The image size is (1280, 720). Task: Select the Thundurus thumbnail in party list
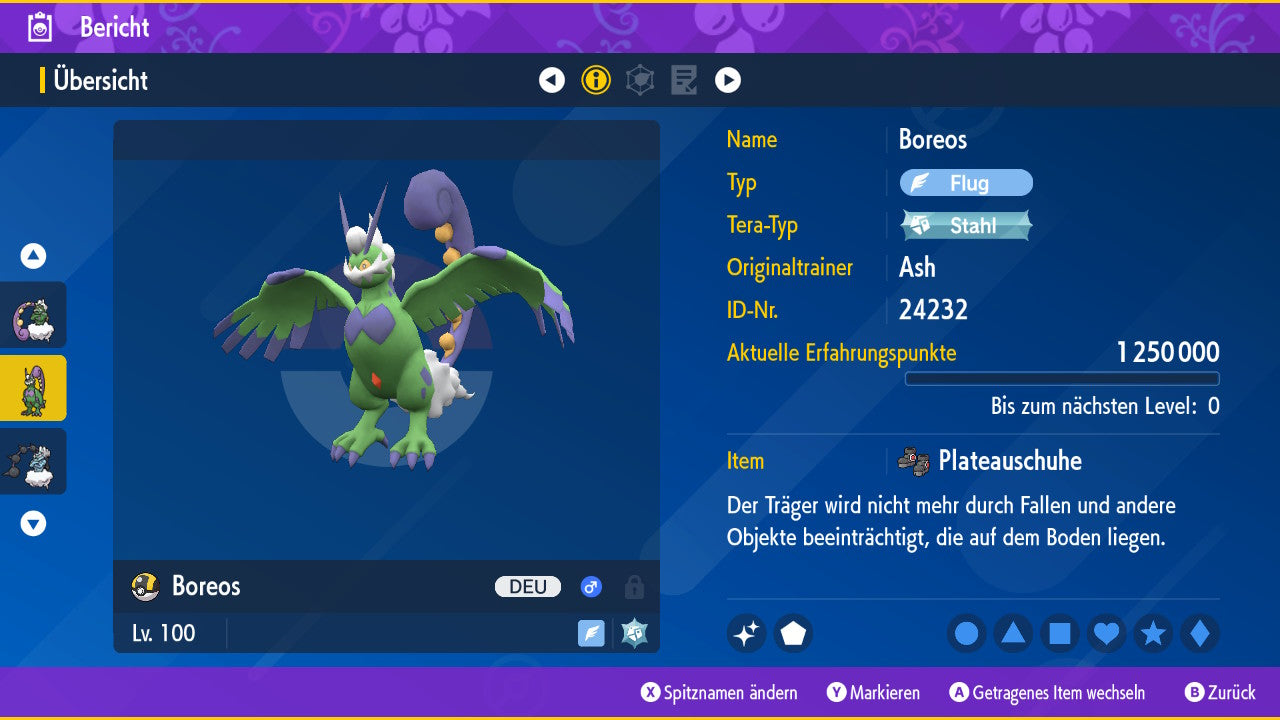(x=34, y=461)
